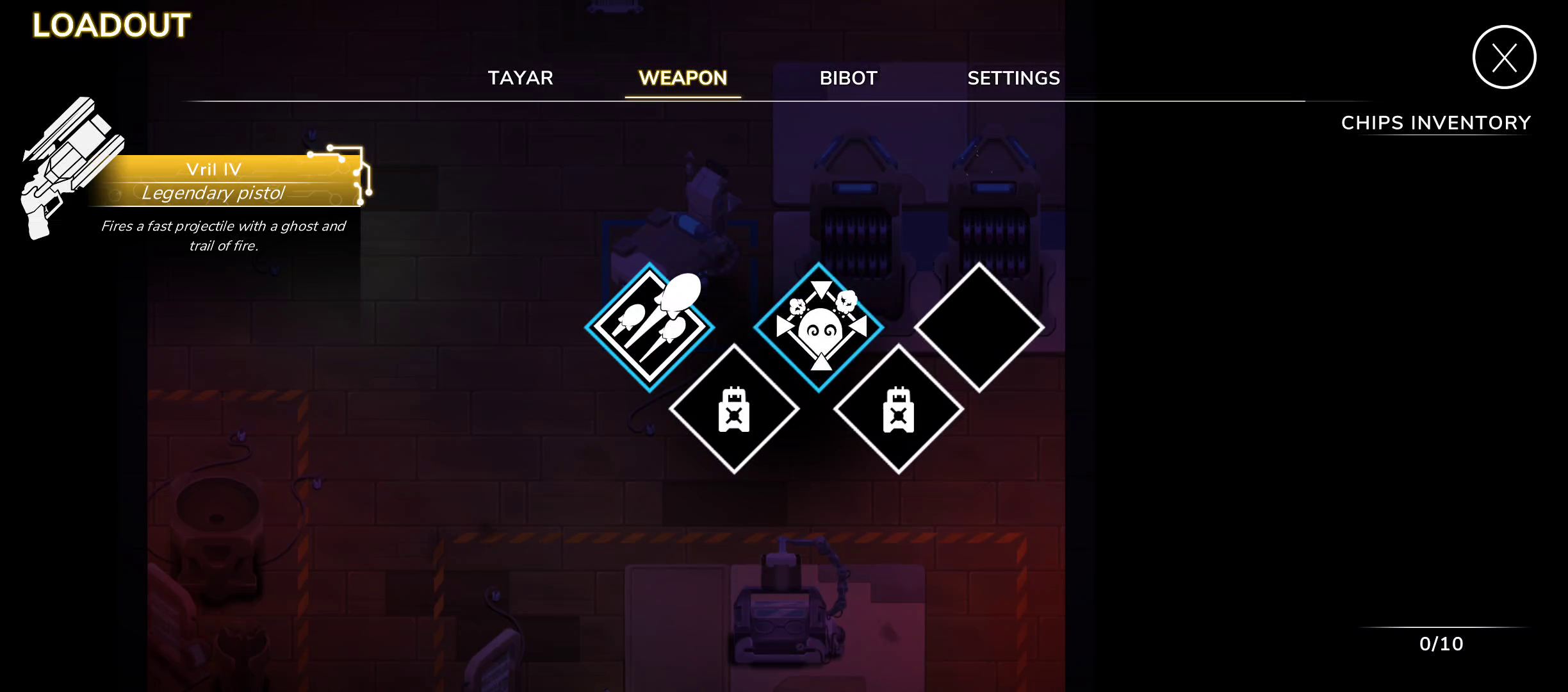Open the SETTINGS tab

coord(1014,78)
